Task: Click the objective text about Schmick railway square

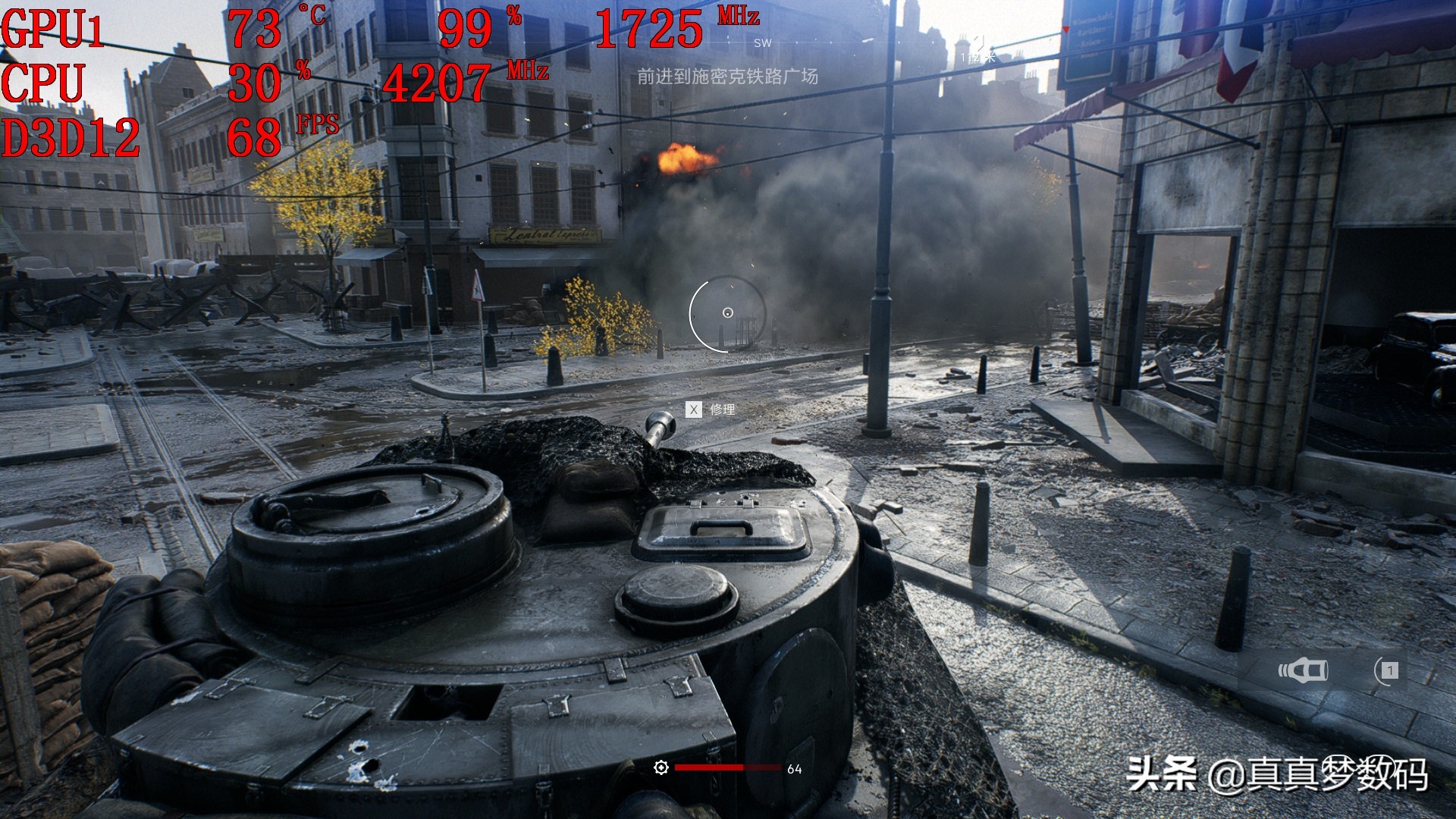Action: (x=727, y=77)
